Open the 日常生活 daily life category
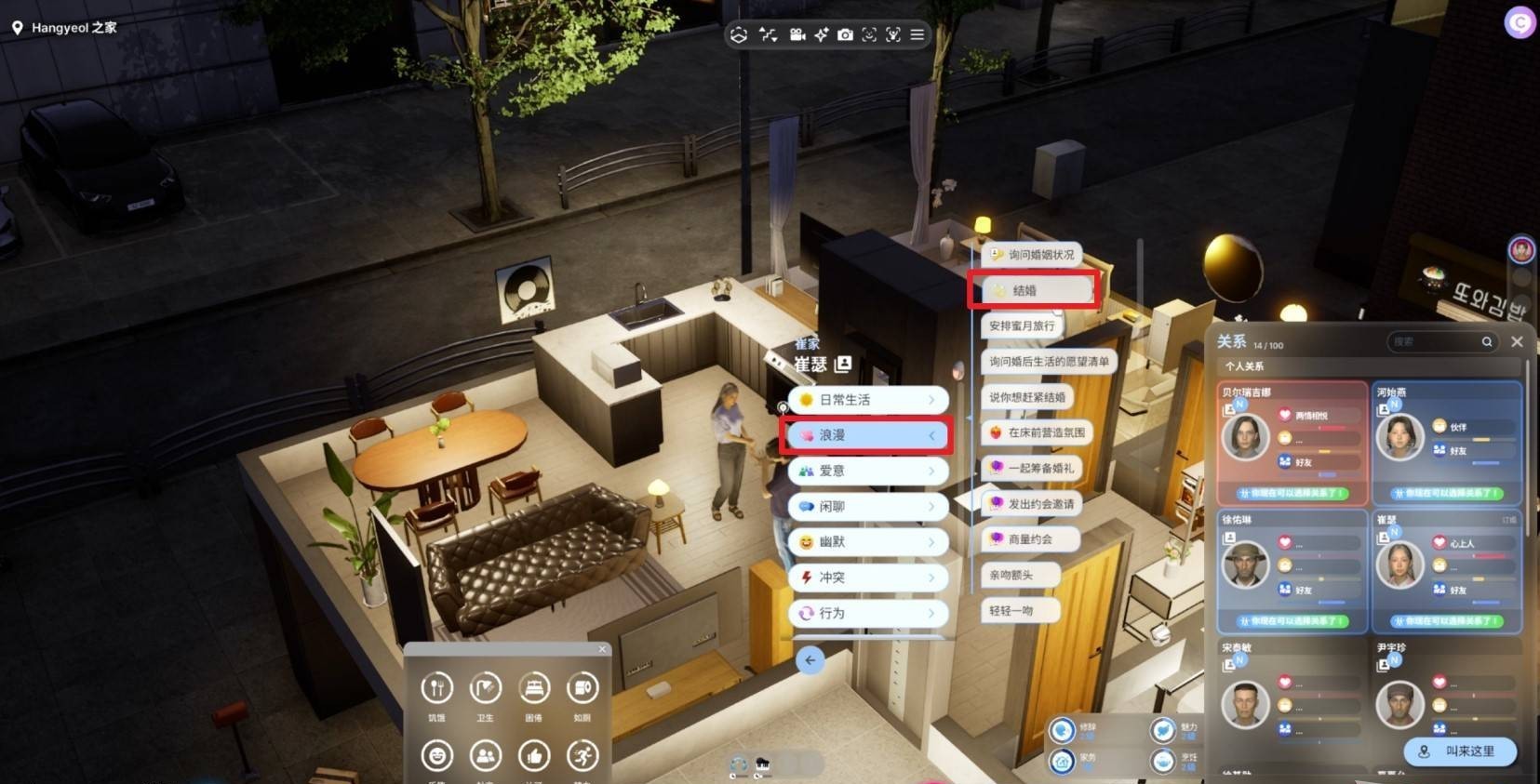1540x784 pixels. tap(866, 400)
